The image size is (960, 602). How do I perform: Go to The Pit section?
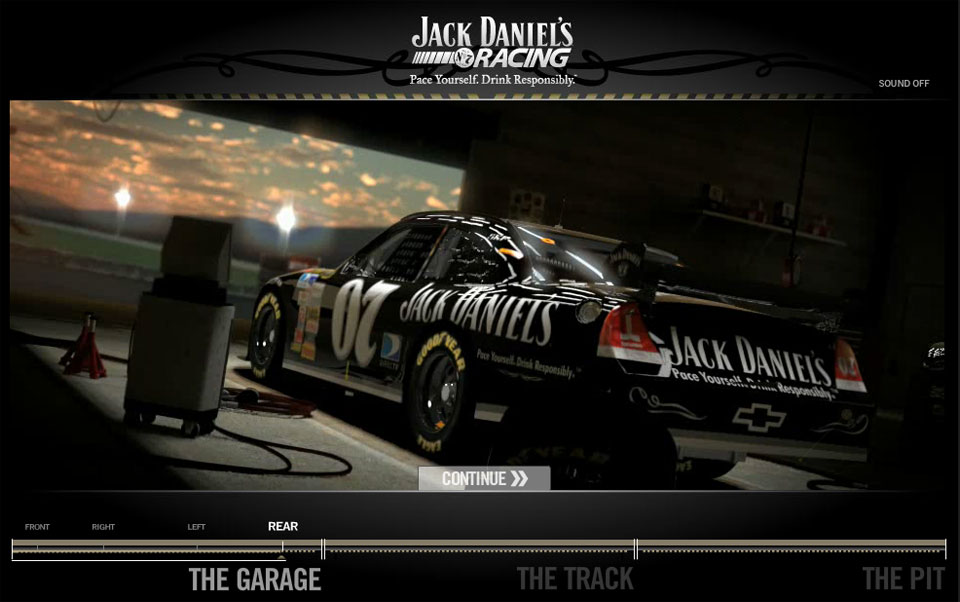click(x=903, y=578)
